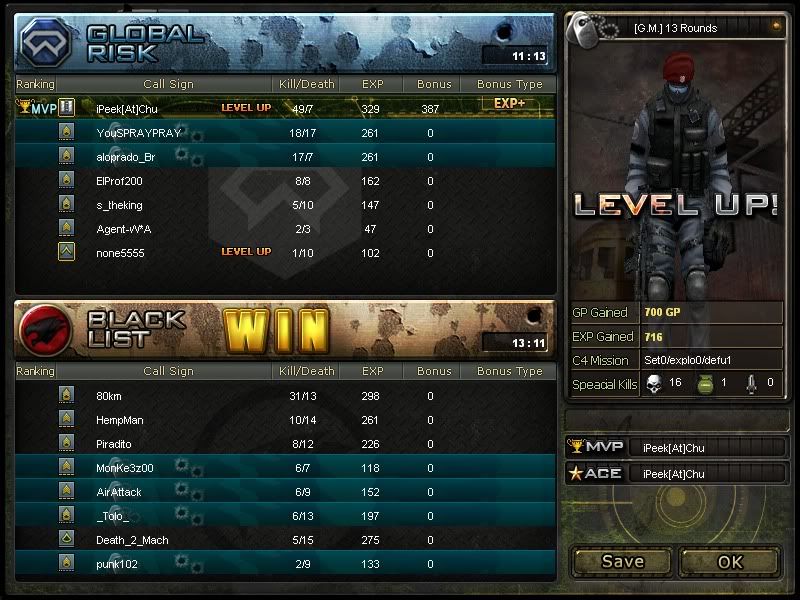This screenshot has width=800, height=600.
Task: Save the match result screenshot
Action: 622,561
